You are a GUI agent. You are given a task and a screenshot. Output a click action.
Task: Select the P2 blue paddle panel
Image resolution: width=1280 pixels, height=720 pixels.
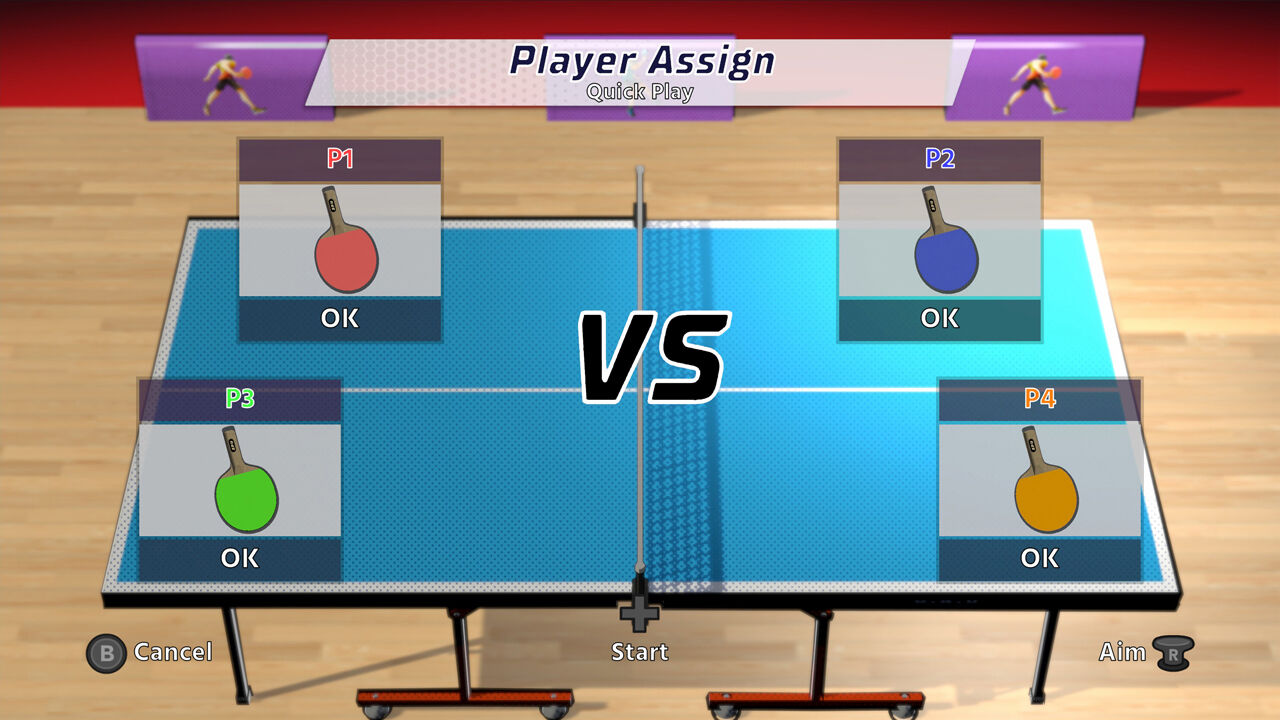tap(940, 240)
